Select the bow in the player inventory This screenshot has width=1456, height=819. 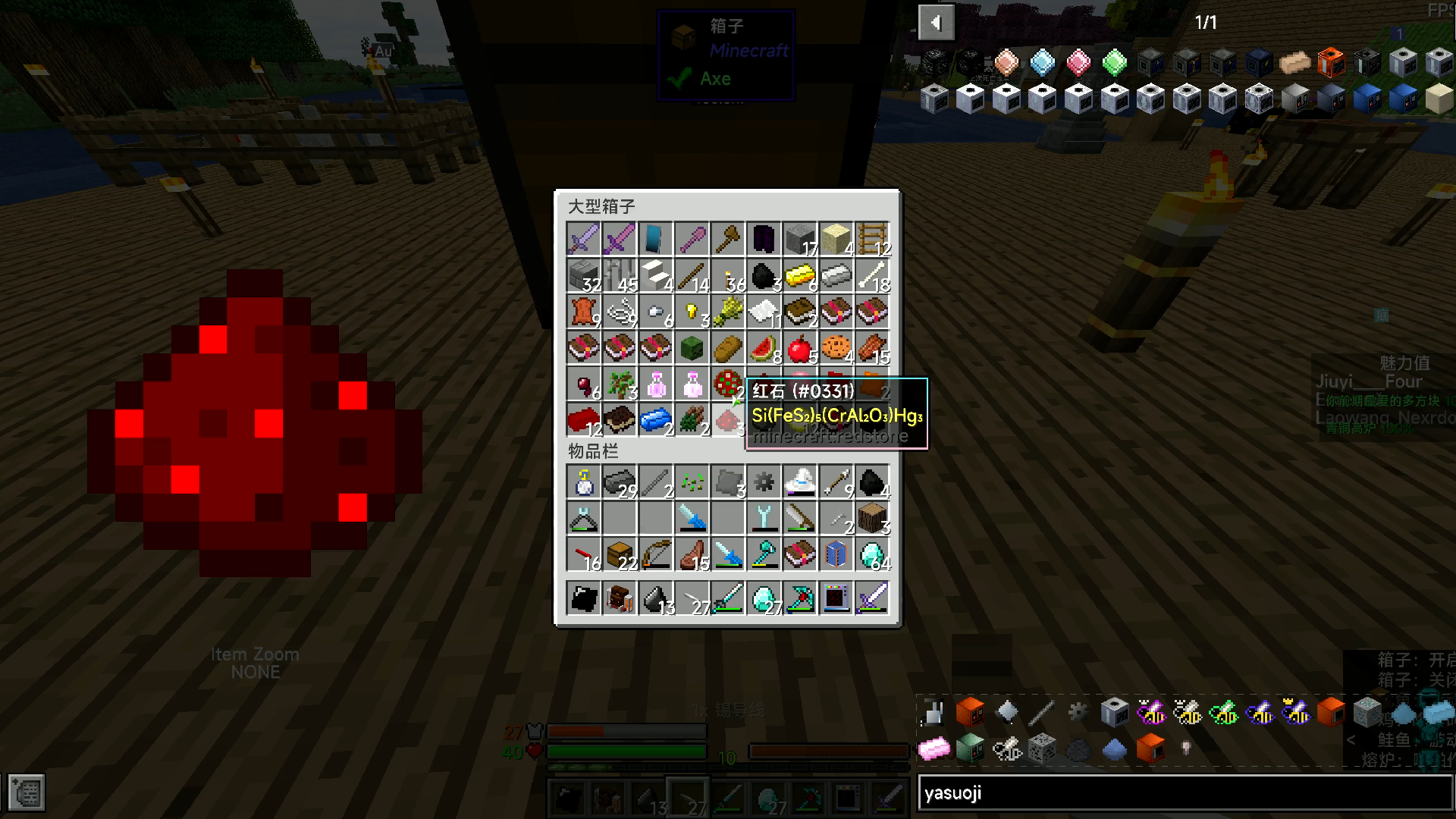tap(655, 554)
